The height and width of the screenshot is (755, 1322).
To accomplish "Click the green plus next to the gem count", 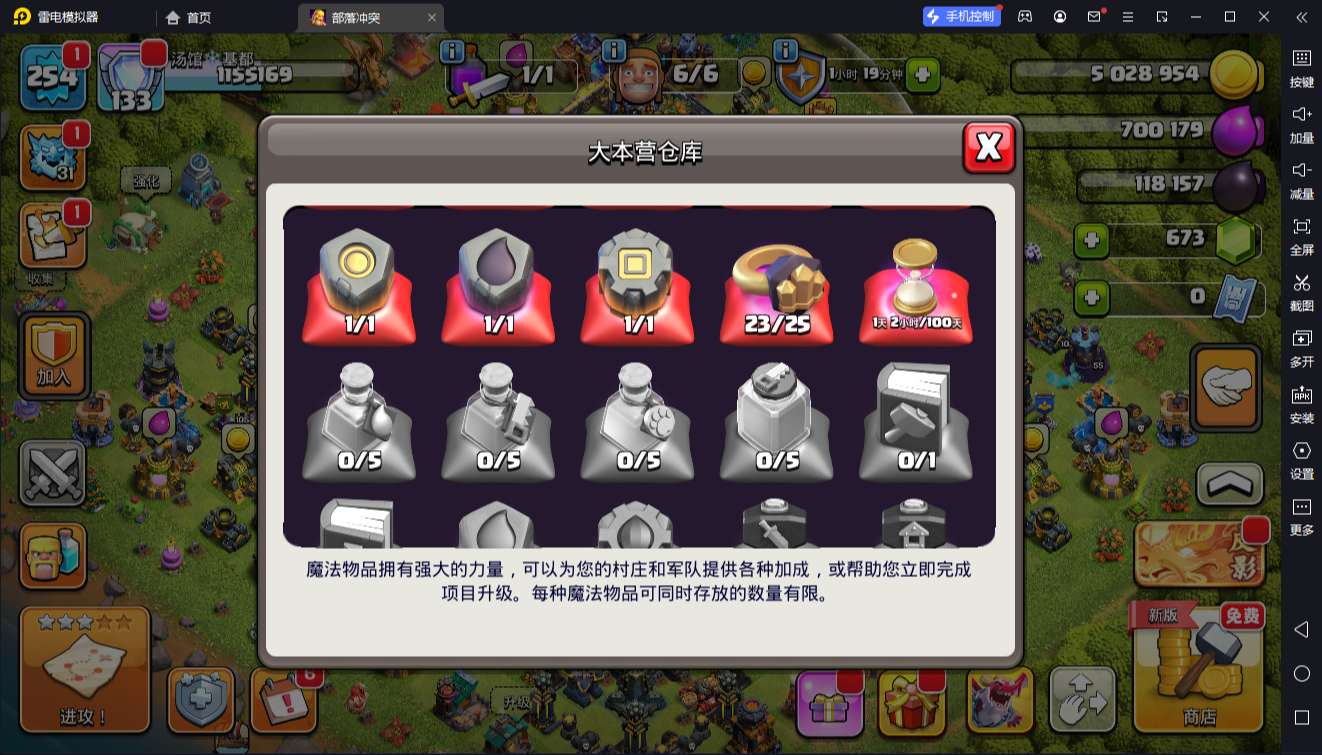I will 1090,238.
